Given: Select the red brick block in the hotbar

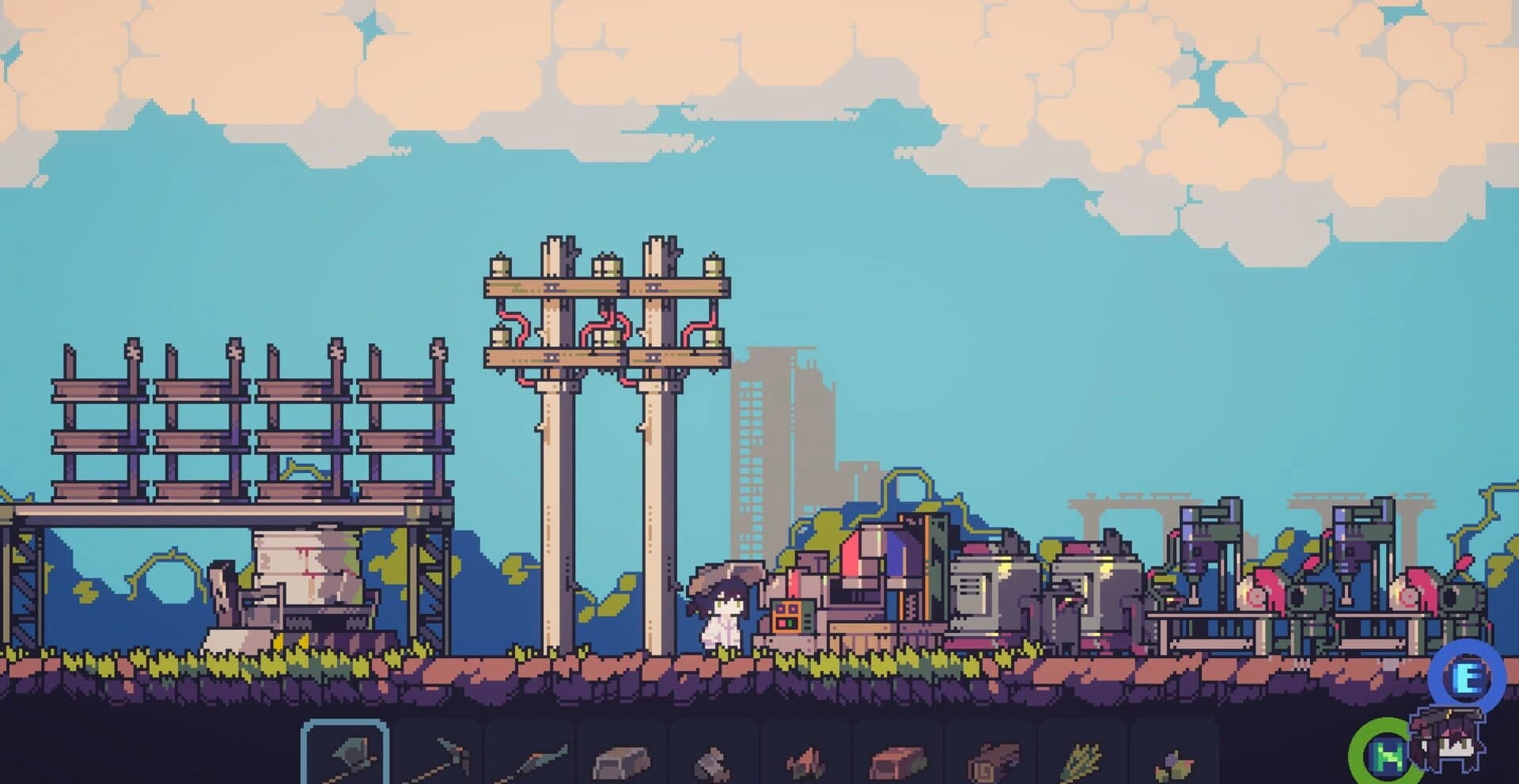Looking at the screenshot, I should [898, 759].
